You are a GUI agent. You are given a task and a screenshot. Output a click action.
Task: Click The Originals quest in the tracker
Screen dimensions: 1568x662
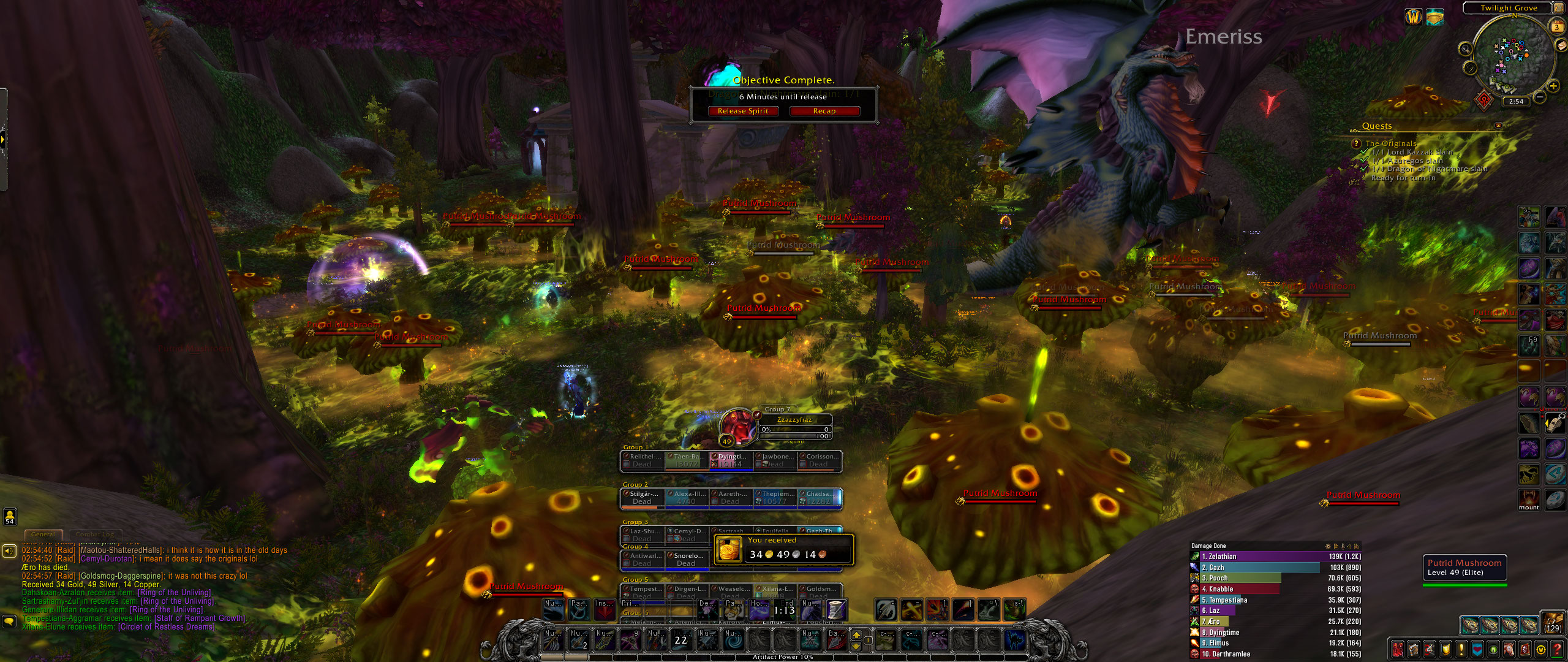(1390, 143)
